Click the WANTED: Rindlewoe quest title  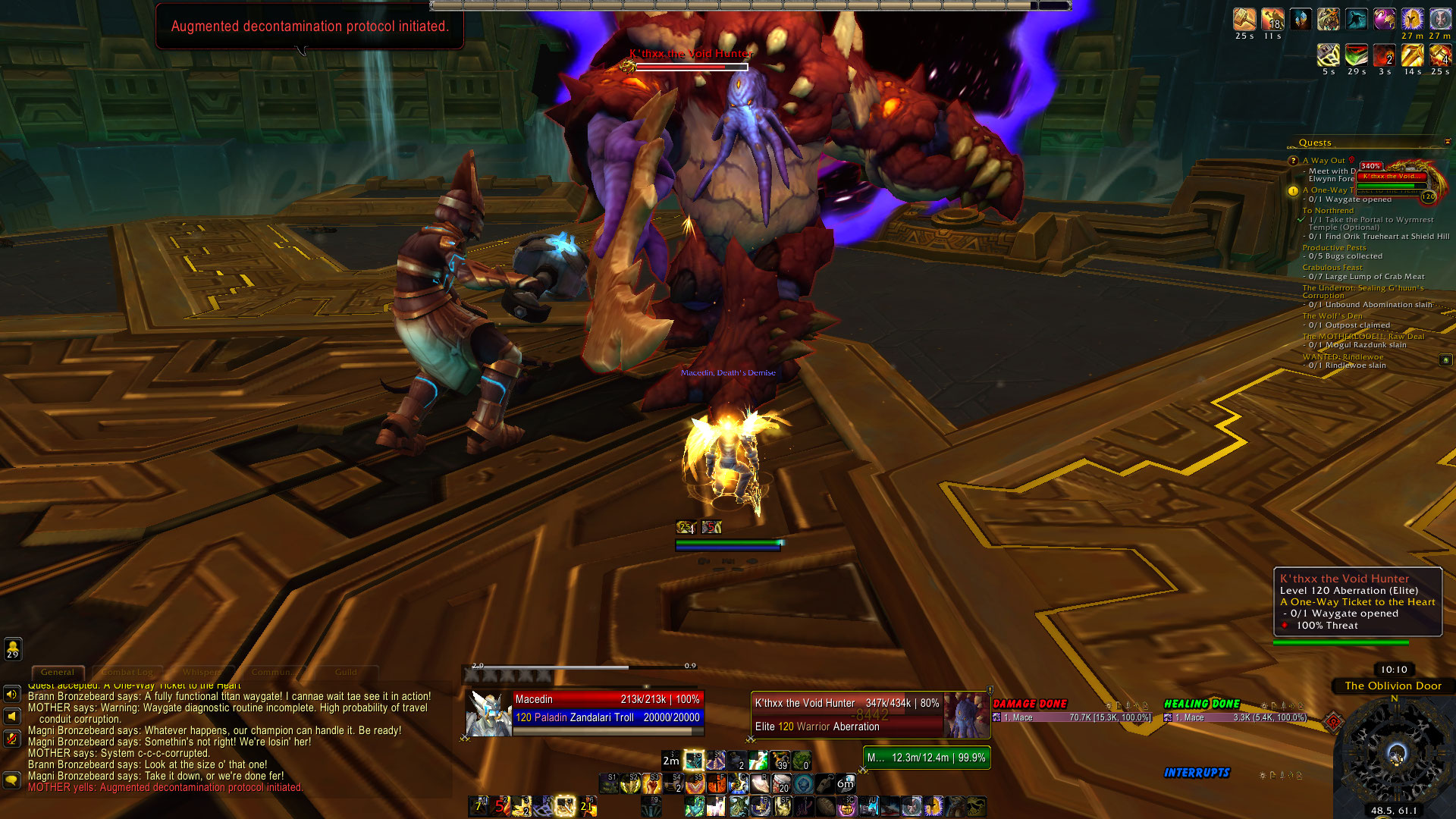click(1342, 357)
